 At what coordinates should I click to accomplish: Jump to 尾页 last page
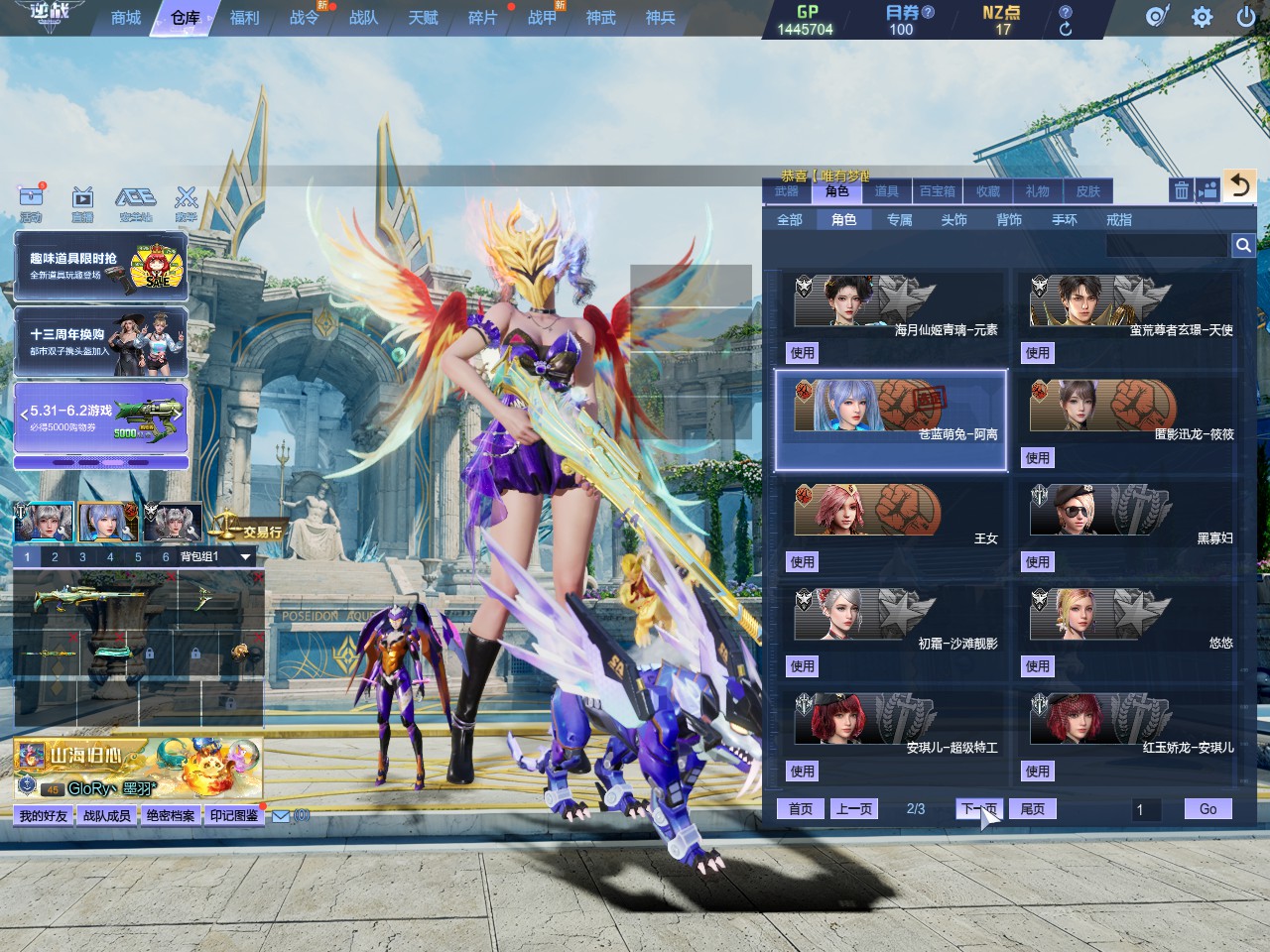tap(1033, 809)
